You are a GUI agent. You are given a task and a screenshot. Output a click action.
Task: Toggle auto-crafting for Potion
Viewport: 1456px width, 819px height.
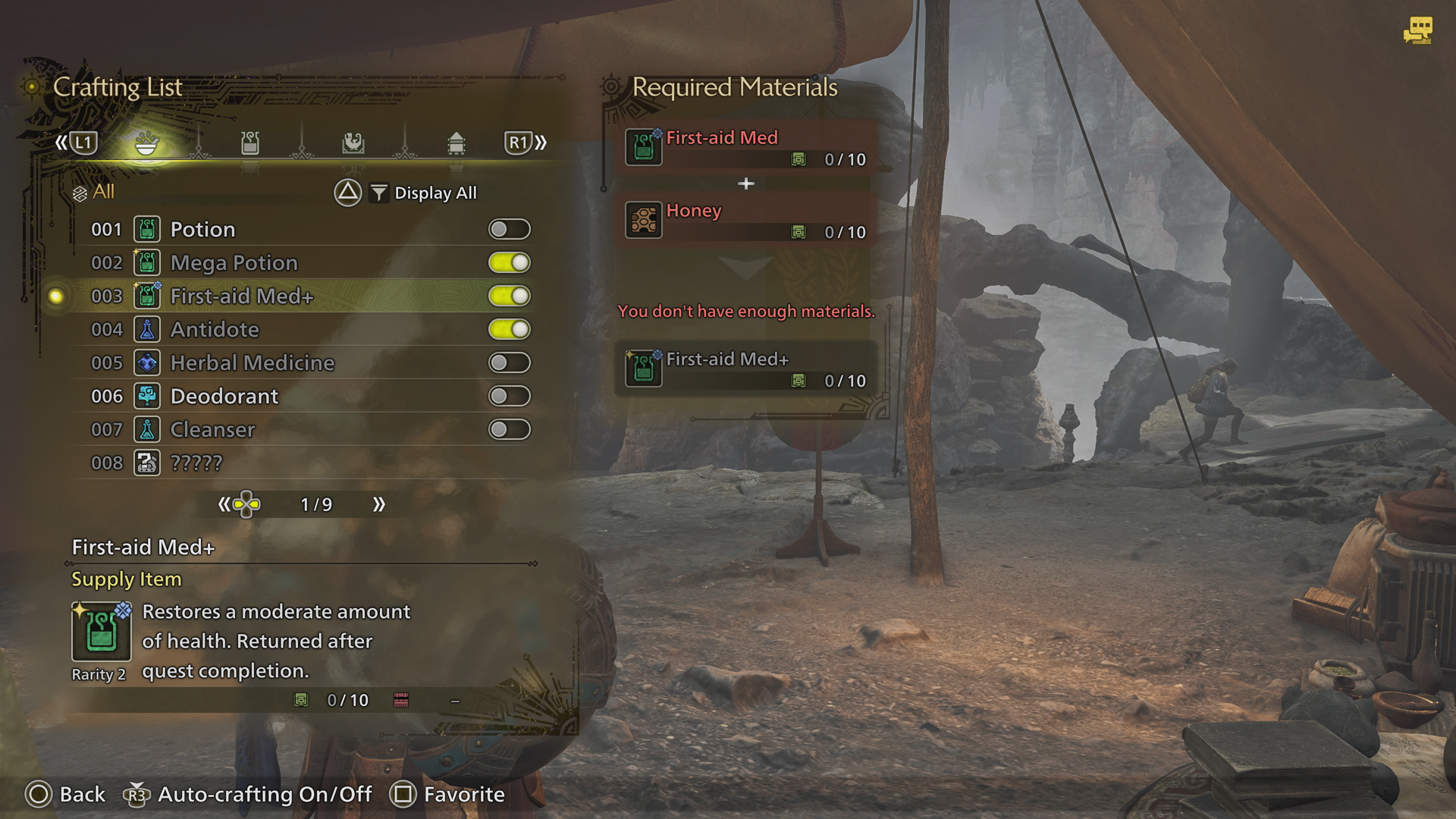pyautogui.click(x=509, y=229)
